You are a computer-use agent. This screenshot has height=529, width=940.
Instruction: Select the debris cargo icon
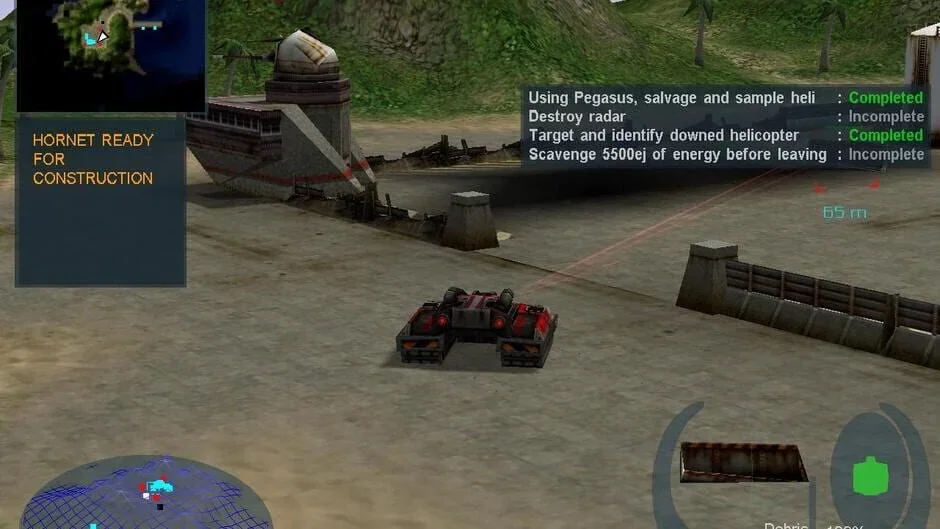tap(744, 463)
